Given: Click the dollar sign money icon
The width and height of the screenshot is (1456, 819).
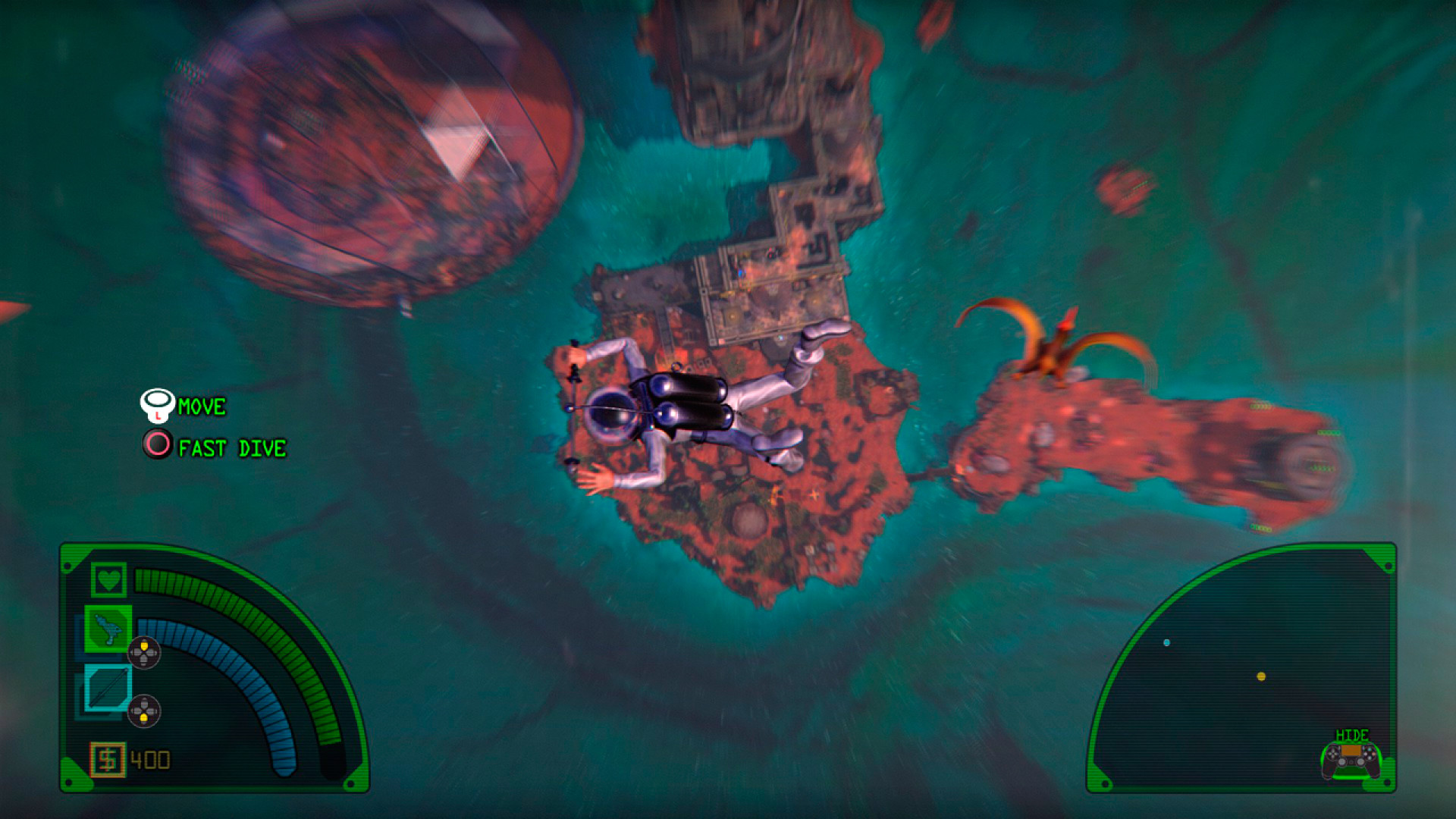Looking at the screenshot, I should click(x=108, y=759).
